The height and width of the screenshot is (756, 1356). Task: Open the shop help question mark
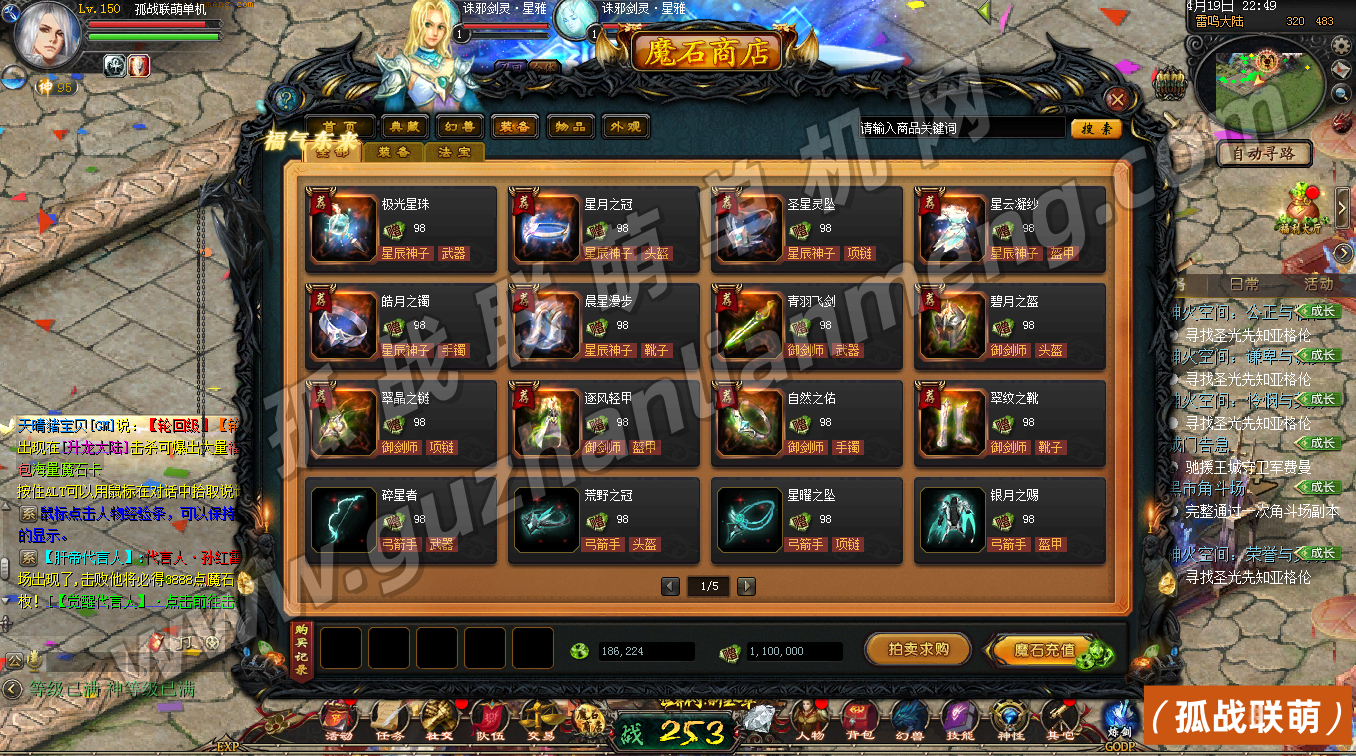coord(287,99)
